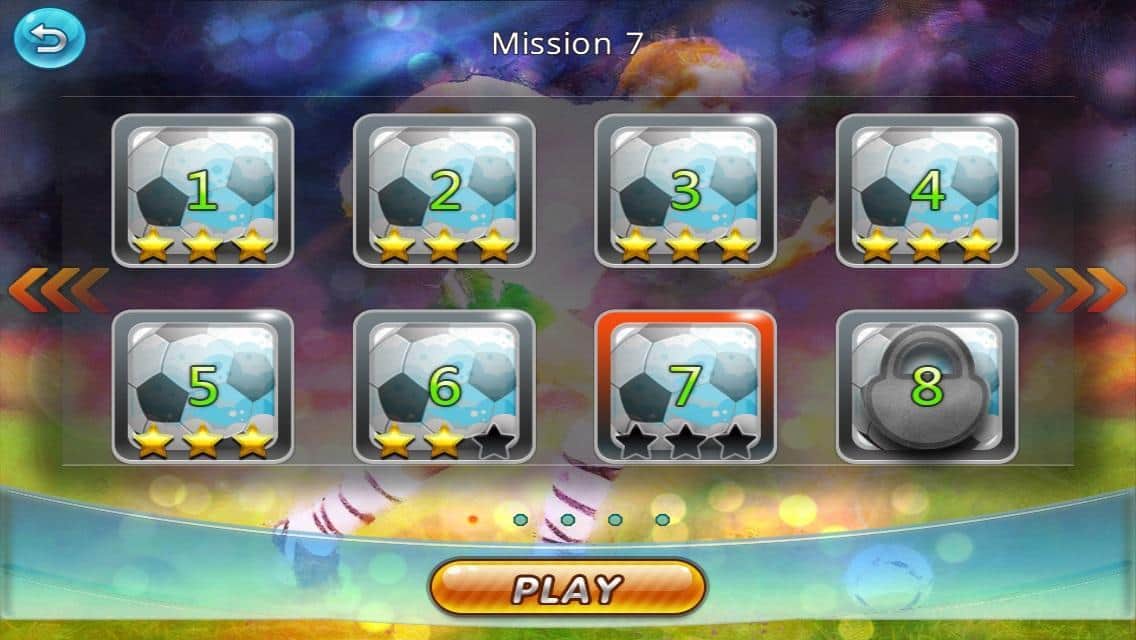Go back with the blue arrow button
The image size is (1136, 640).
click(48, 39)
